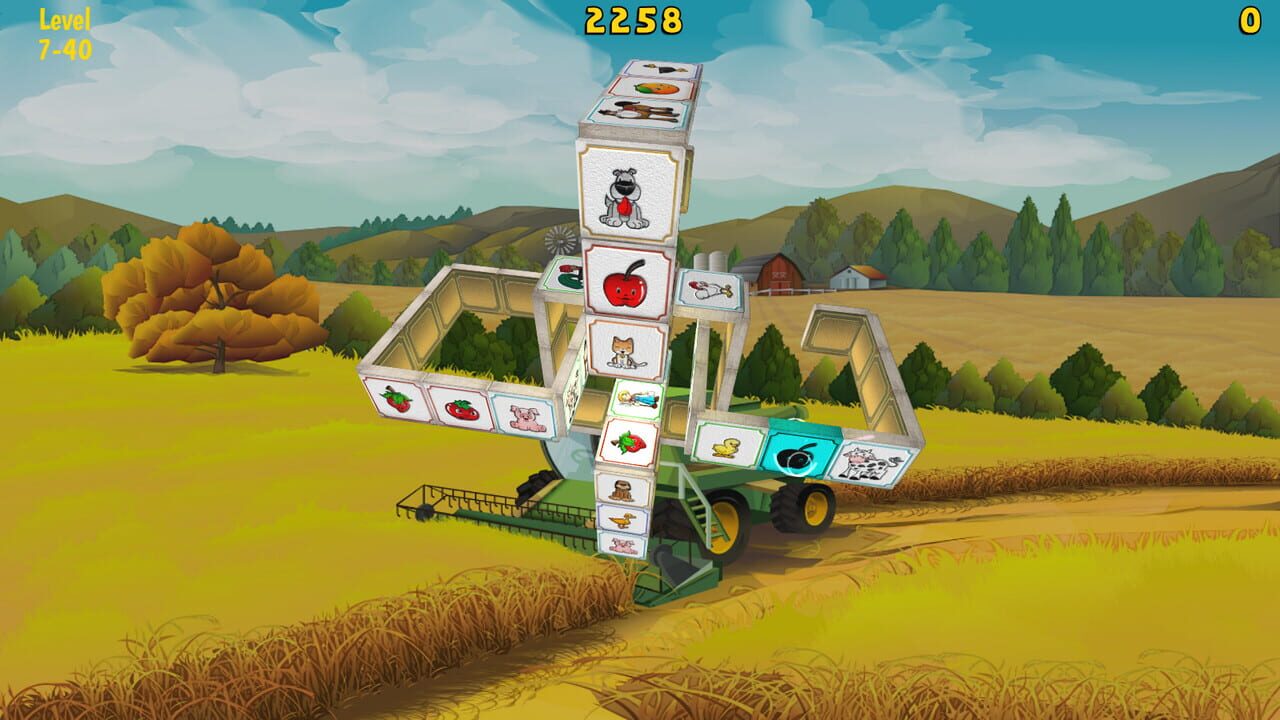The image size is (1280, 720).
Task: Select the goose tile near the bottom column
Action: (623, 519)
